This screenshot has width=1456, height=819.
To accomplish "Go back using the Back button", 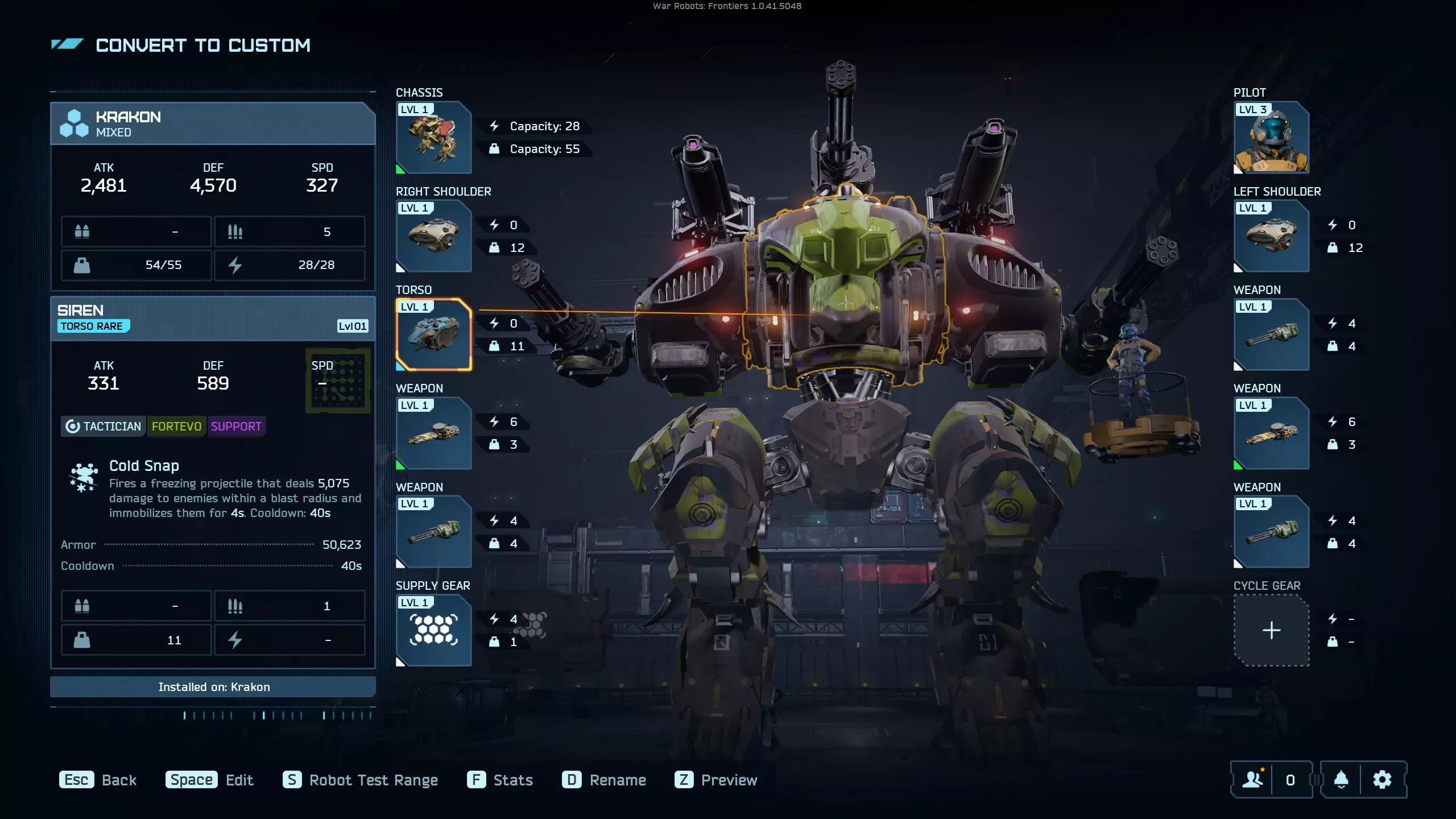I will [98, 780].
